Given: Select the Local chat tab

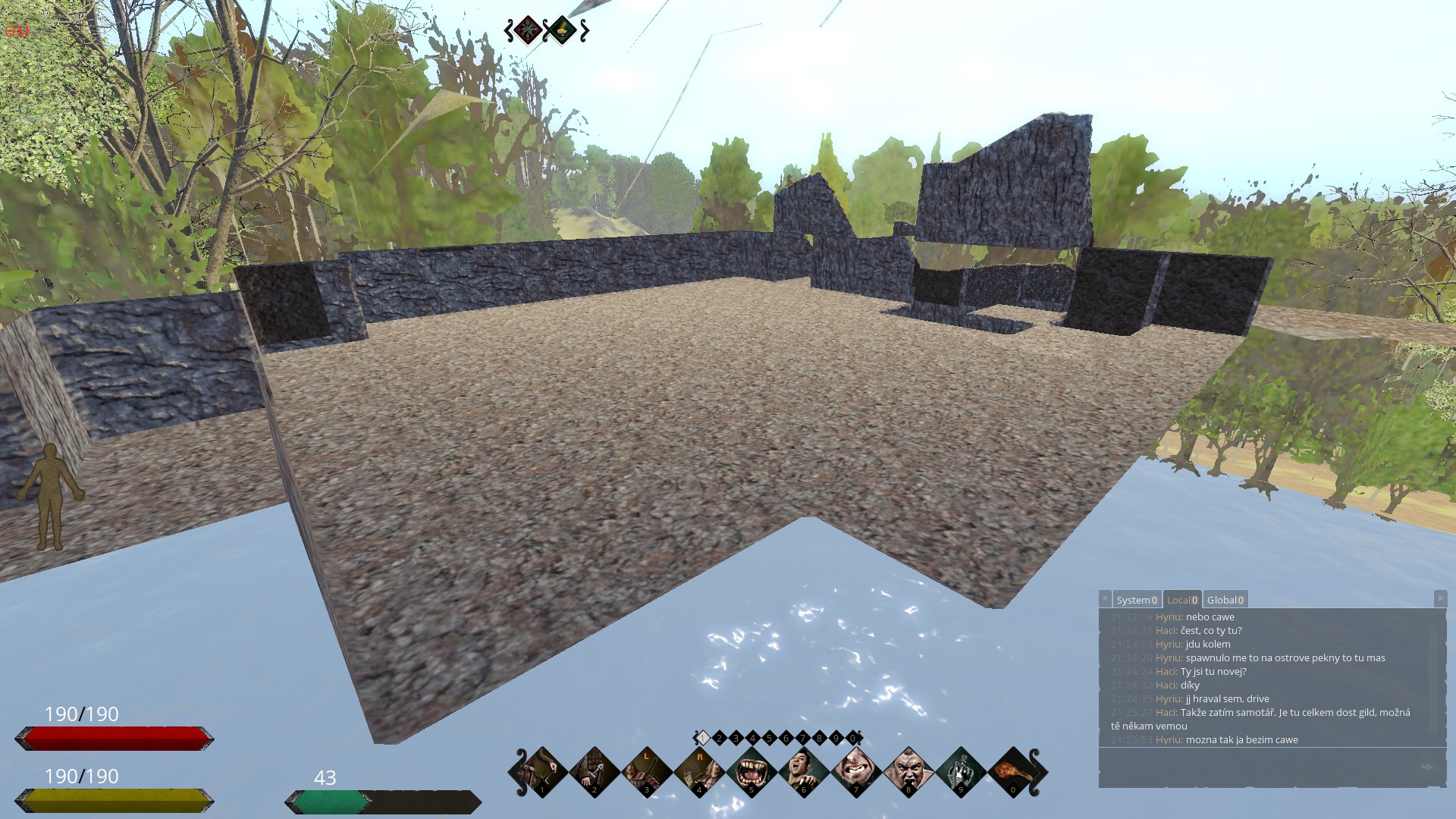Looking at the screenshot, I should click(x=1181, y=600).
